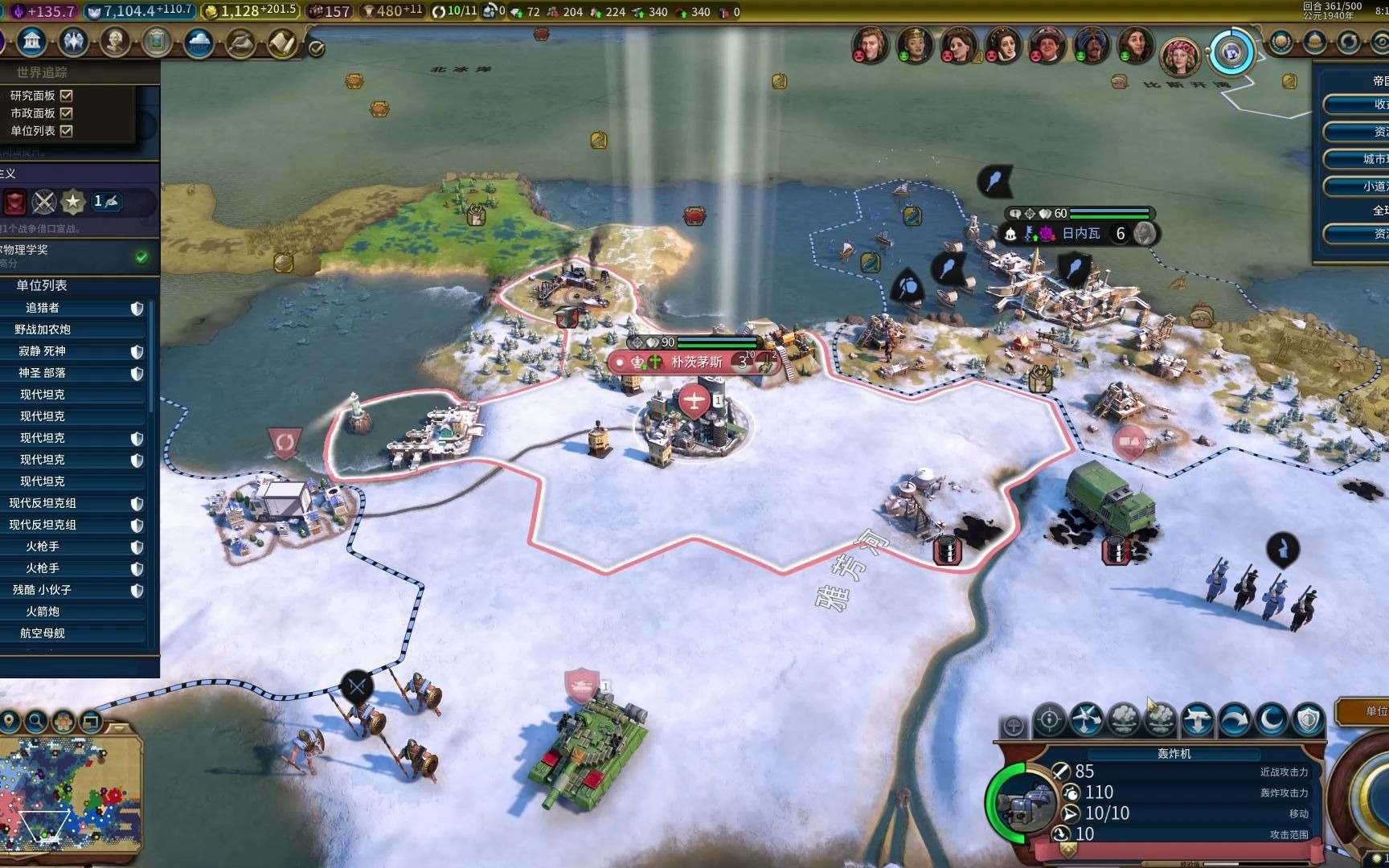Toggle the 单位列表 checkbox off
The height and width of the screenshot is (868, 1389).
(68, 131)
